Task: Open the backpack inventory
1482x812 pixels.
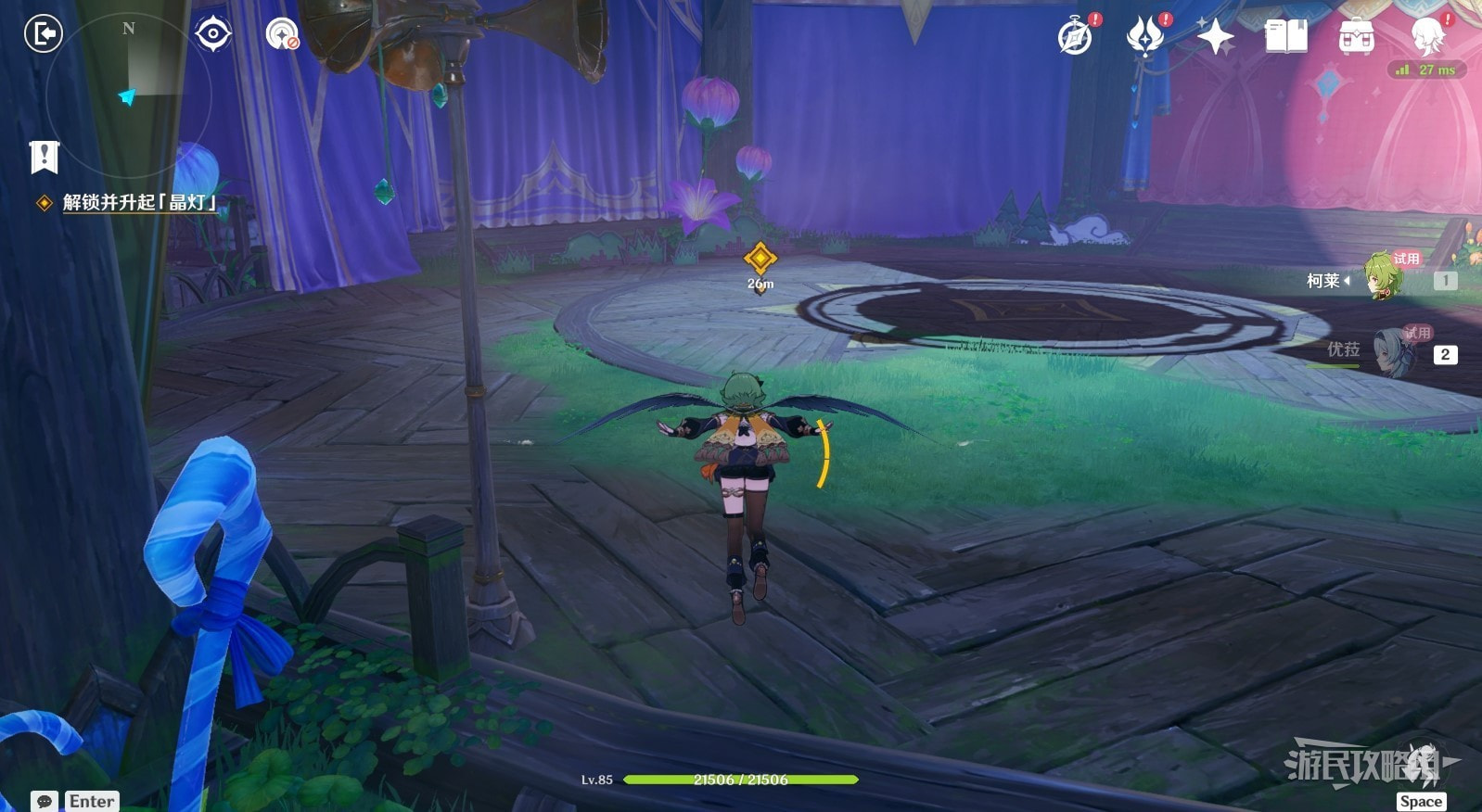Action: point(1357,37)
